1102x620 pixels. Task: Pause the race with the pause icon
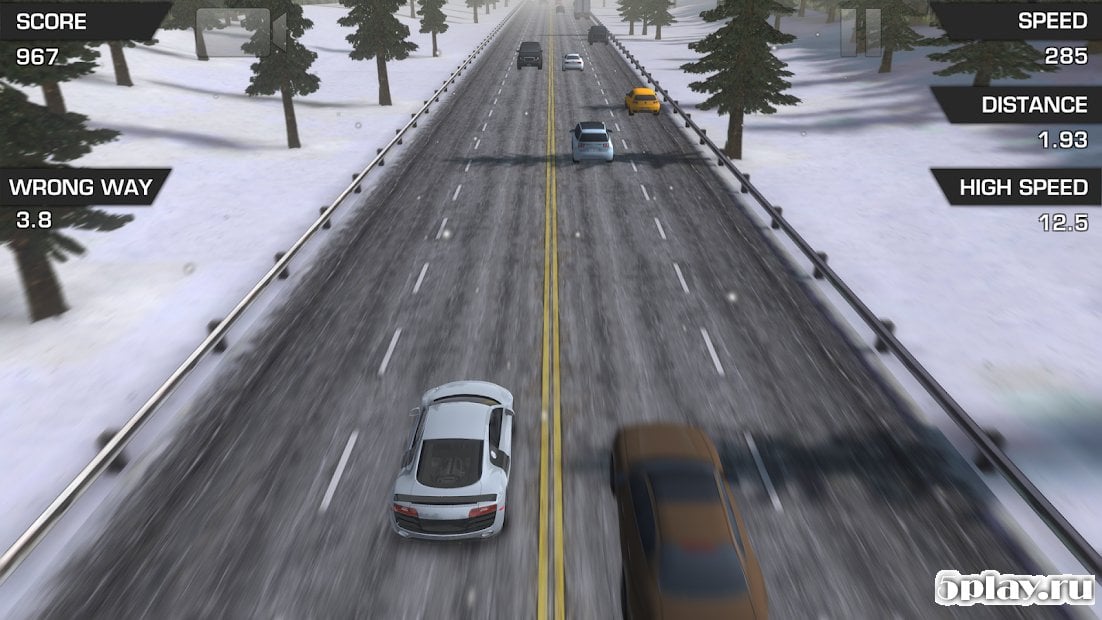(861, 31)
